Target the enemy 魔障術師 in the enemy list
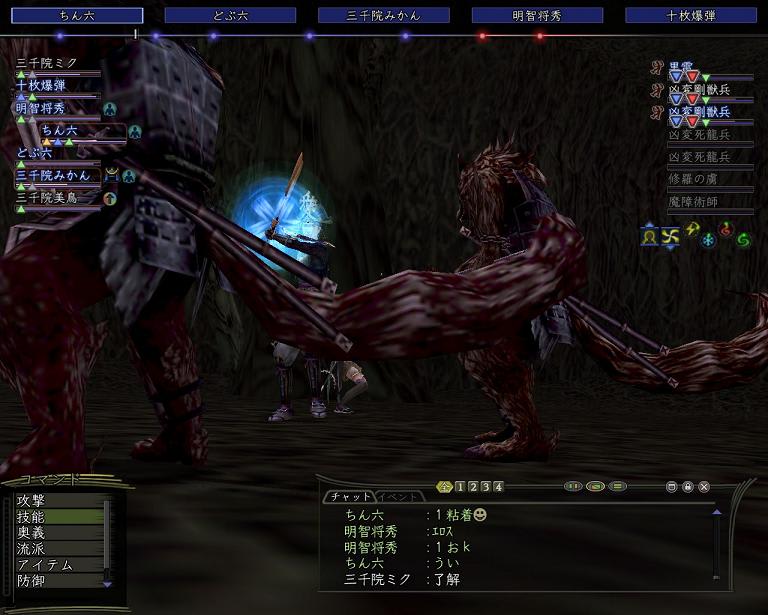Screen dimensions: 768x615 [x=700, y=202]
